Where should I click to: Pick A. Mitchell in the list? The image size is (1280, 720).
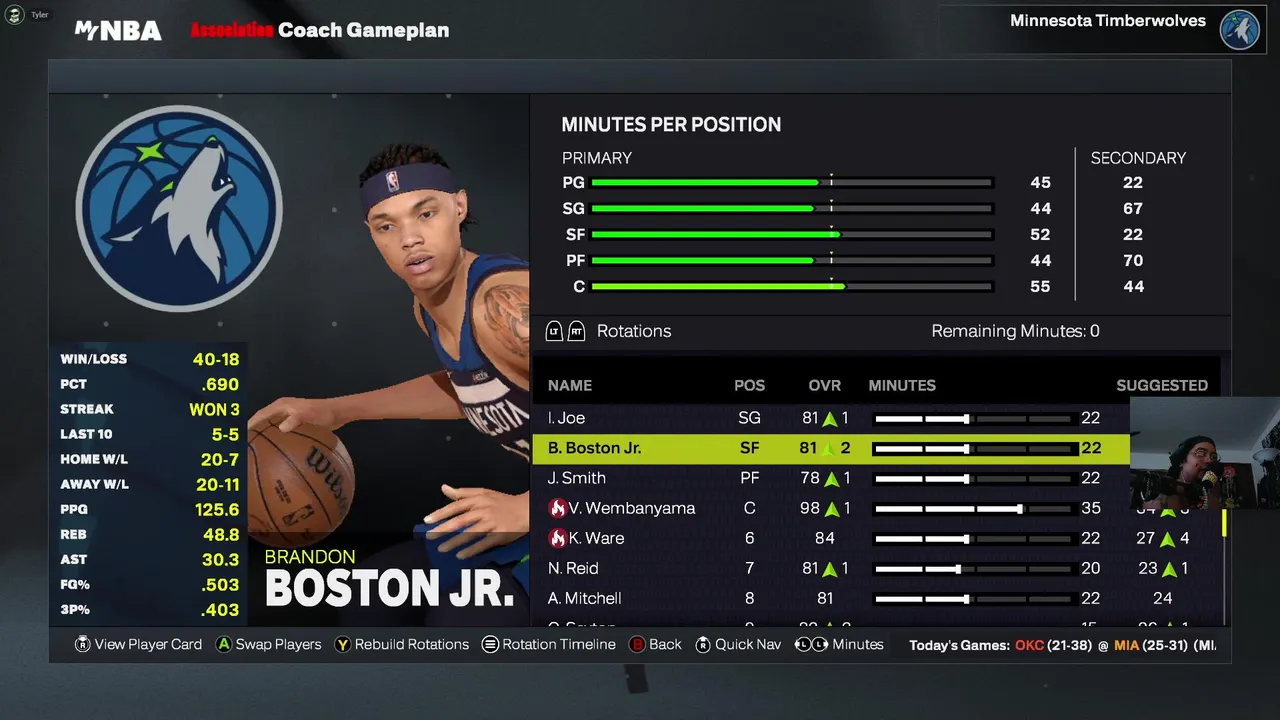[585, 598]
